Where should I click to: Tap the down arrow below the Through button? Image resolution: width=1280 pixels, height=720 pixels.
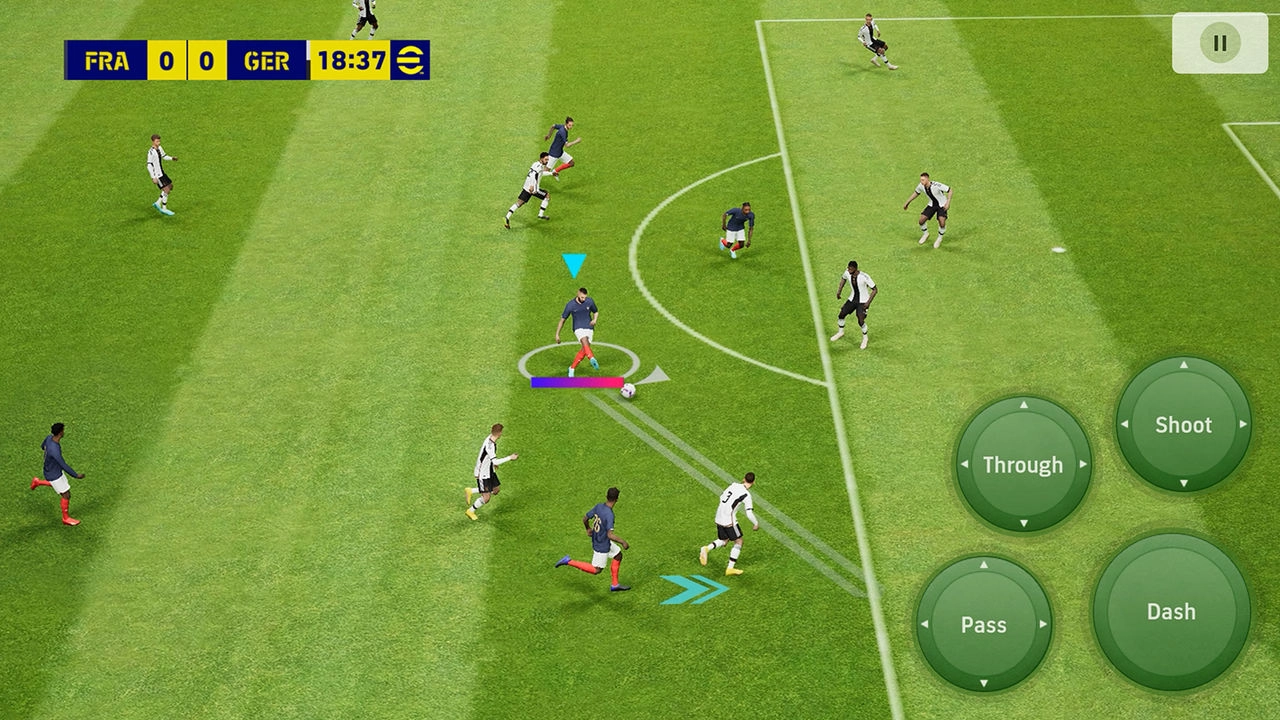tap(1022, 521)
